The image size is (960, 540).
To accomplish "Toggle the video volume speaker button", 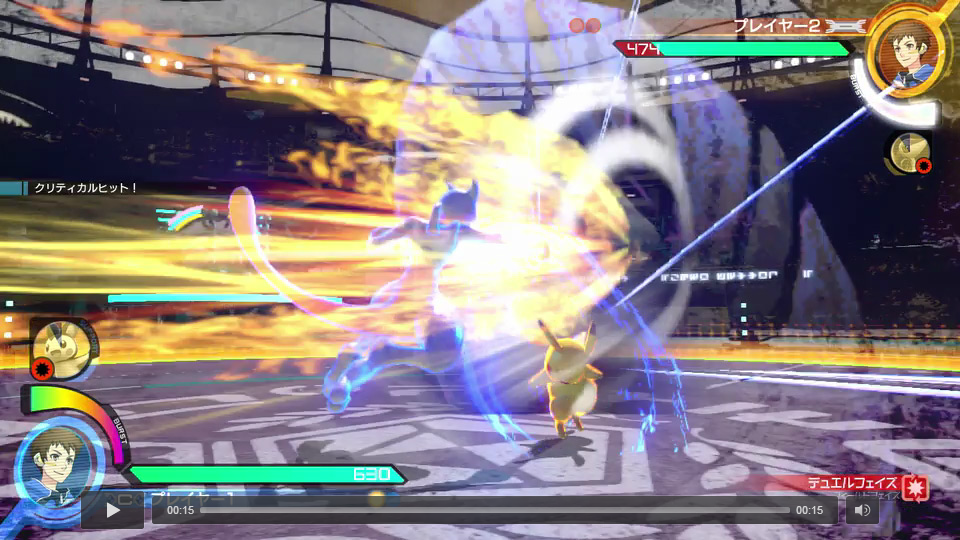I will tap(862, 510).
